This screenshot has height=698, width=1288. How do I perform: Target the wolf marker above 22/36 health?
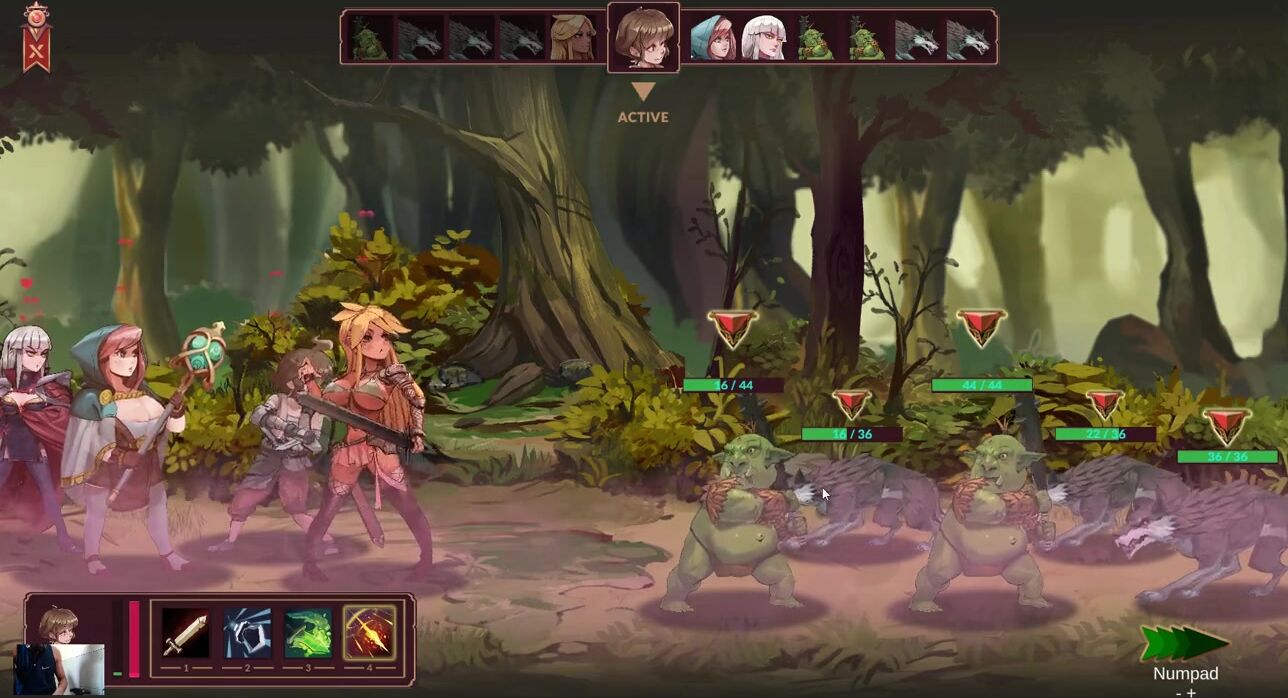(1105, 404)
